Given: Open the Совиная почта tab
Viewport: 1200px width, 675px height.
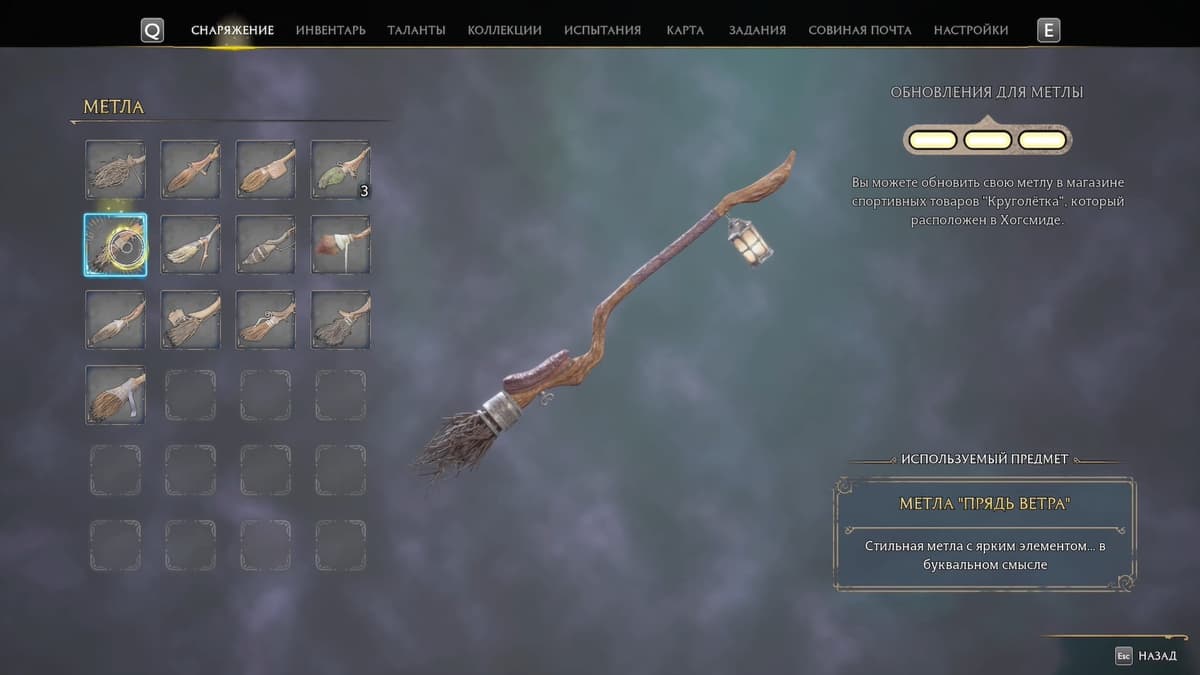Looking at the screenshot, I should [x=859, y=30].
